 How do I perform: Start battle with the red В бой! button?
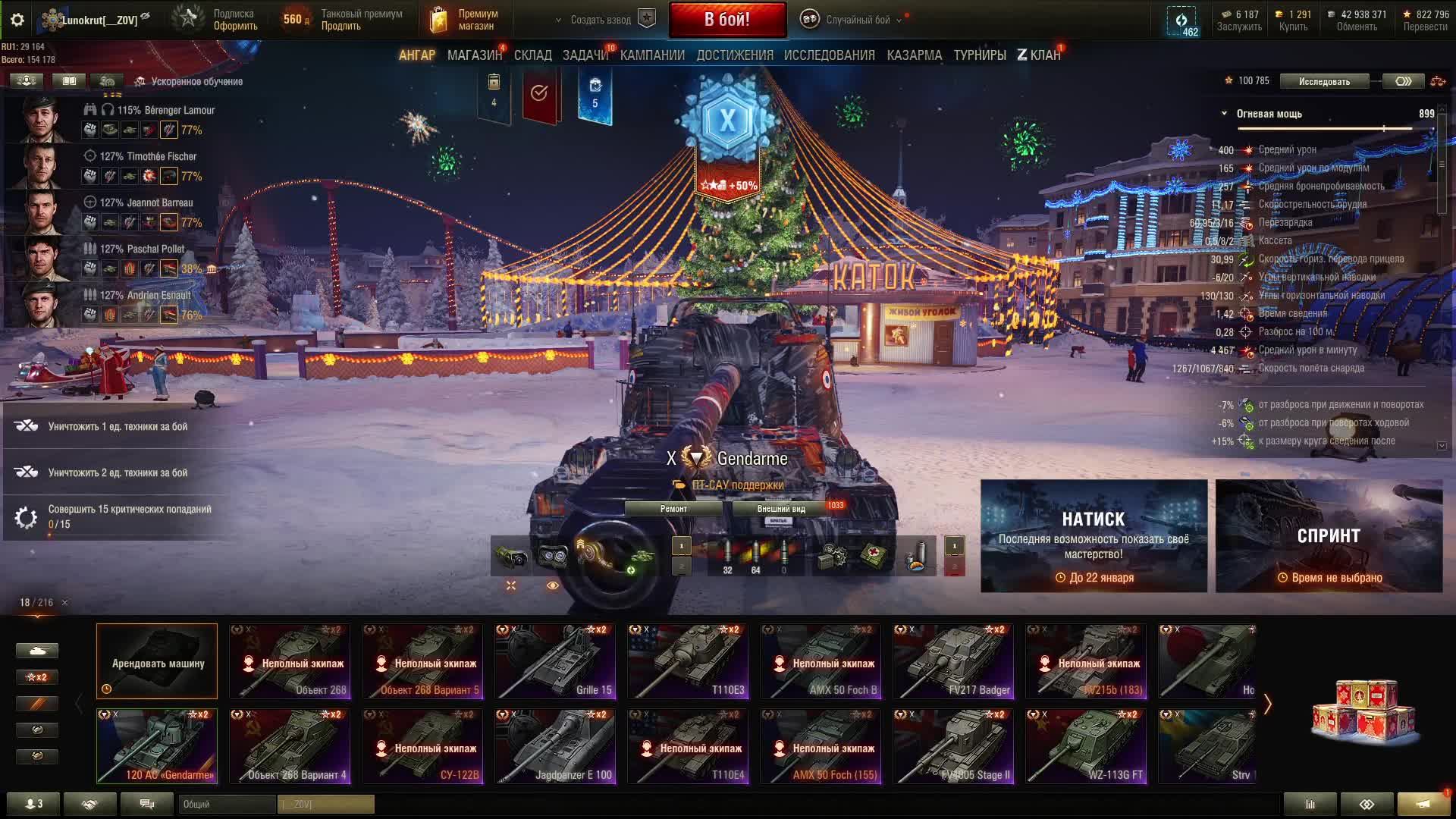coord(726,20)
